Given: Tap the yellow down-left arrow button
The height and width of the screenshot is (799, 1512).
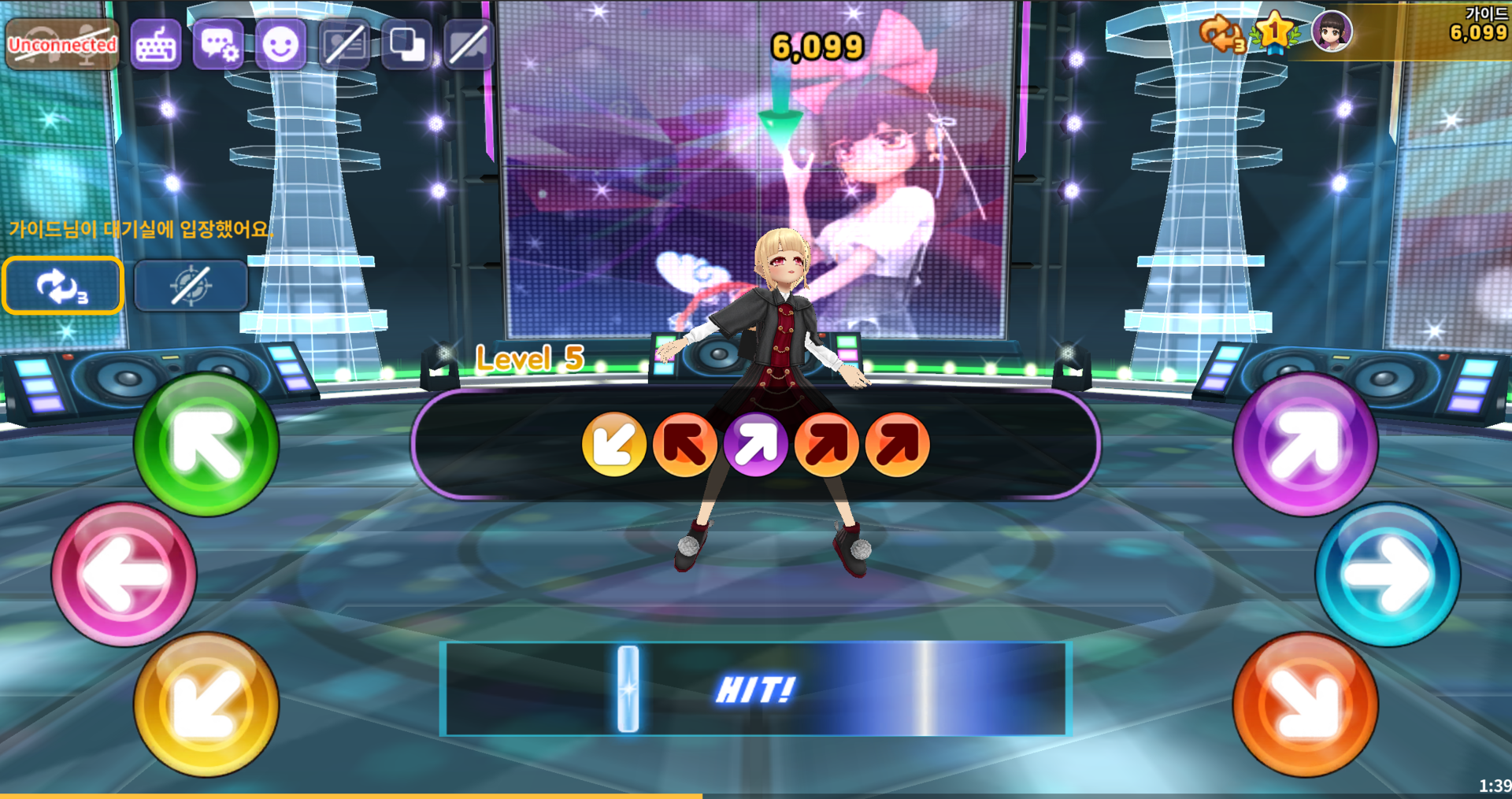Looking at the screenshot, I should pyautogui.click(x=206, y=704).
